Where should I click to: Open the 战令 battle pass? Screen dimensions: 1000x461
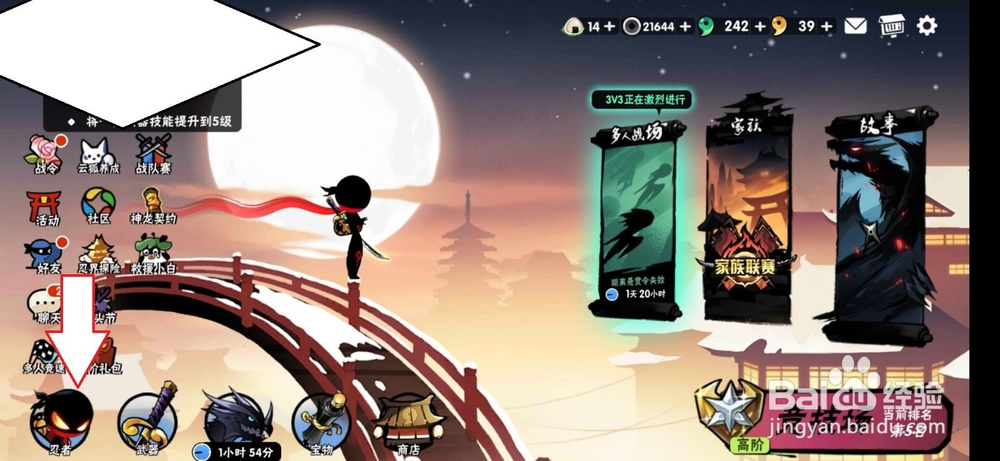(47, 153)
